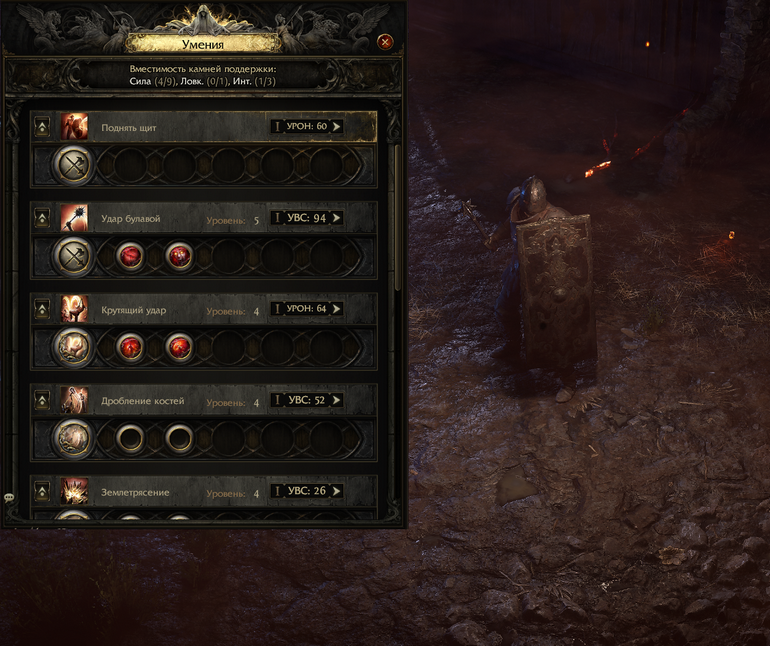Toggle the Крутящий удар row arrow
This screenshot has width=770, height=646.
(42, 309)
